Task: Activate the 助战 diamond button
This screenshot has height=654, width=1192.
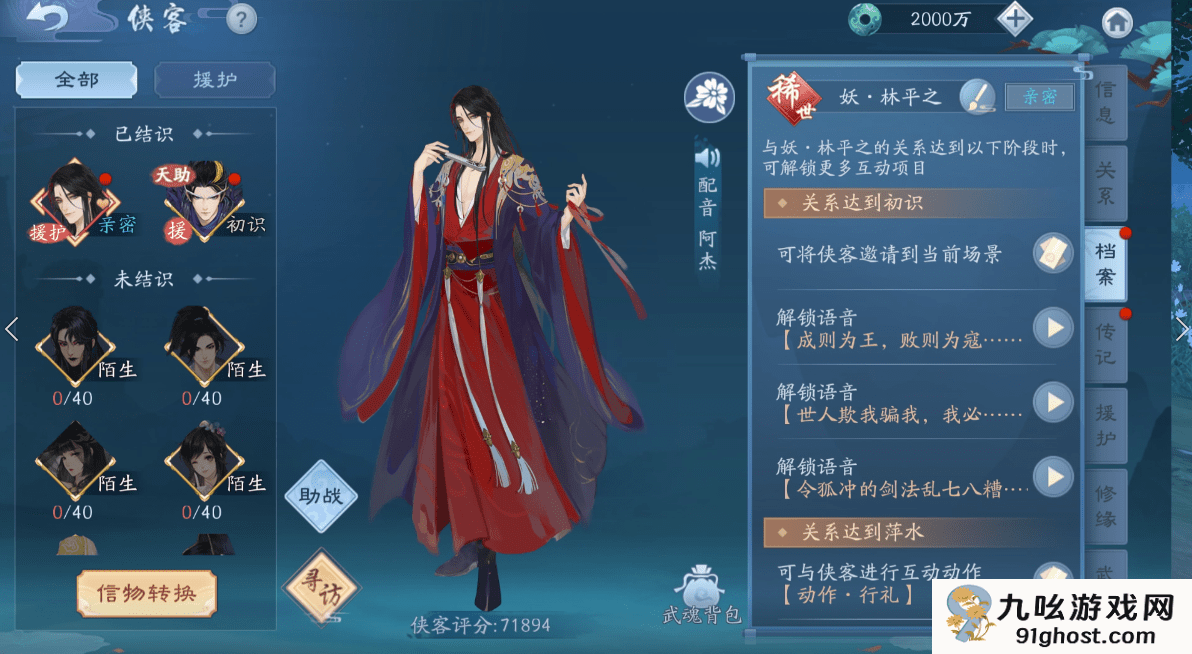Action: pos(320,495)
